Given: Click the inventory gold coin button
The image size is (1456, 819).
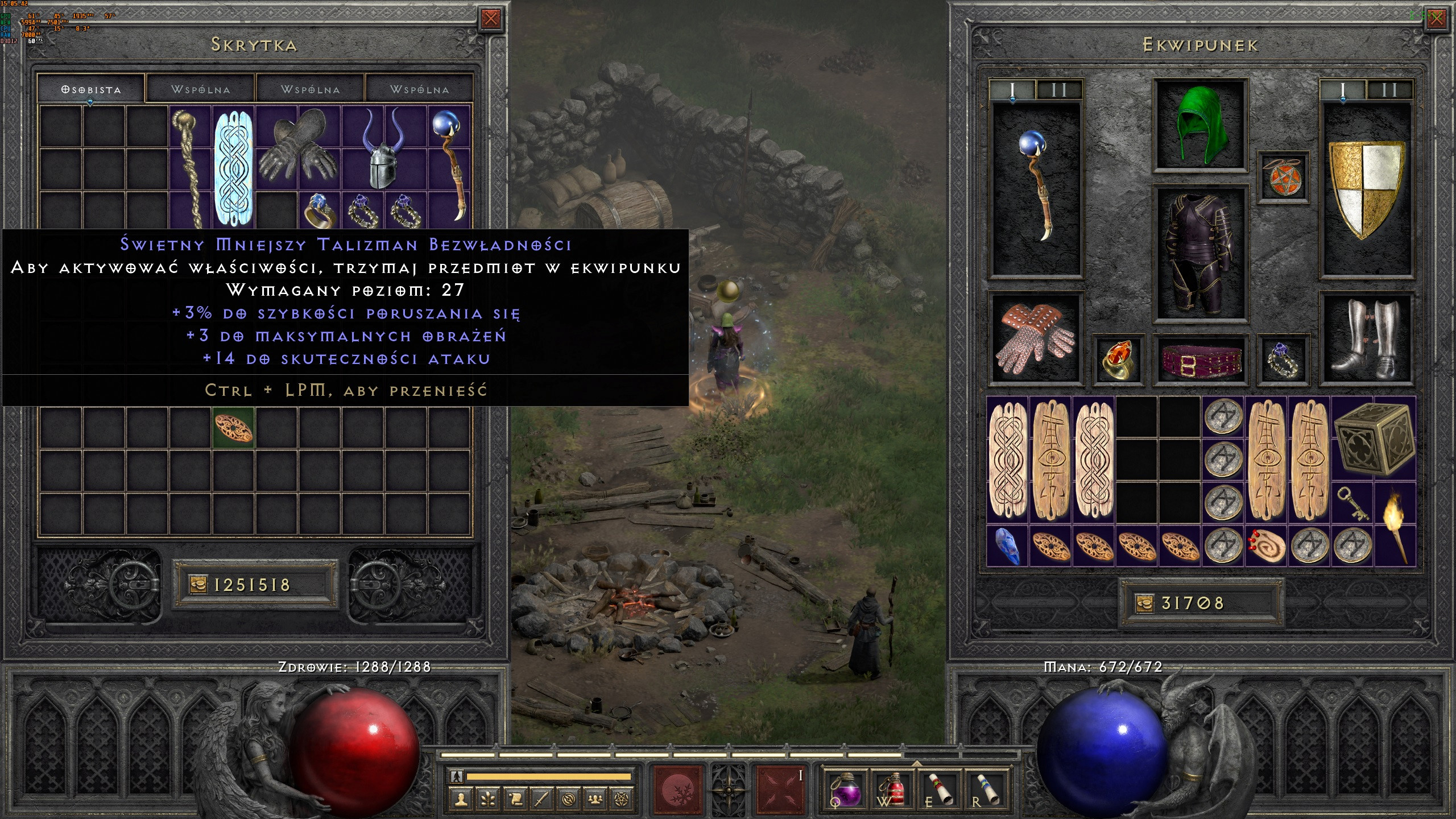Looking at the screenshot, I should coord(1144,603).
